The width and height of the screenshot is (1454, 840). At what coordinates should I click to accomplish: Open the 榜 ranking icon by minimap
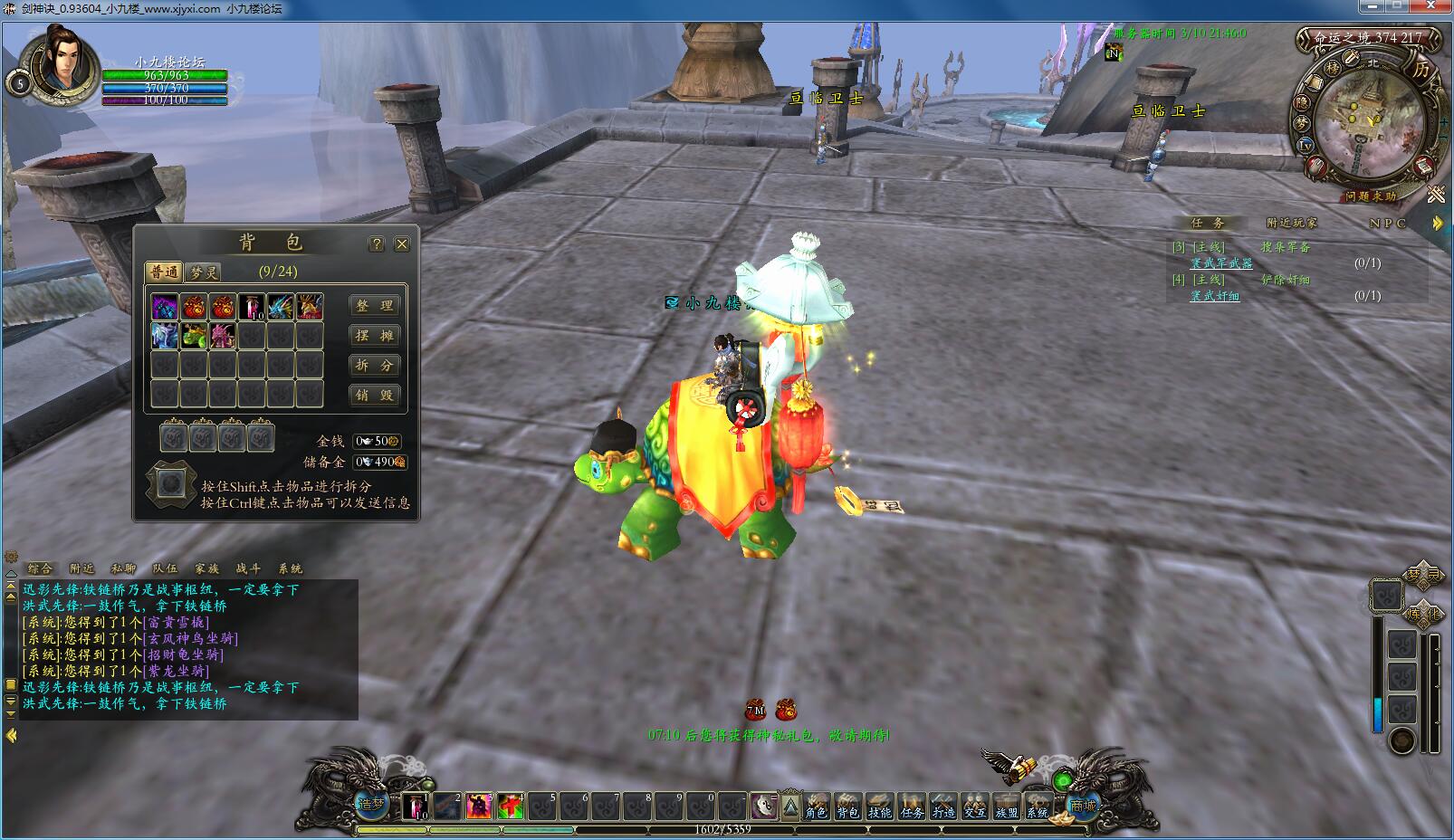(1333, 68)
